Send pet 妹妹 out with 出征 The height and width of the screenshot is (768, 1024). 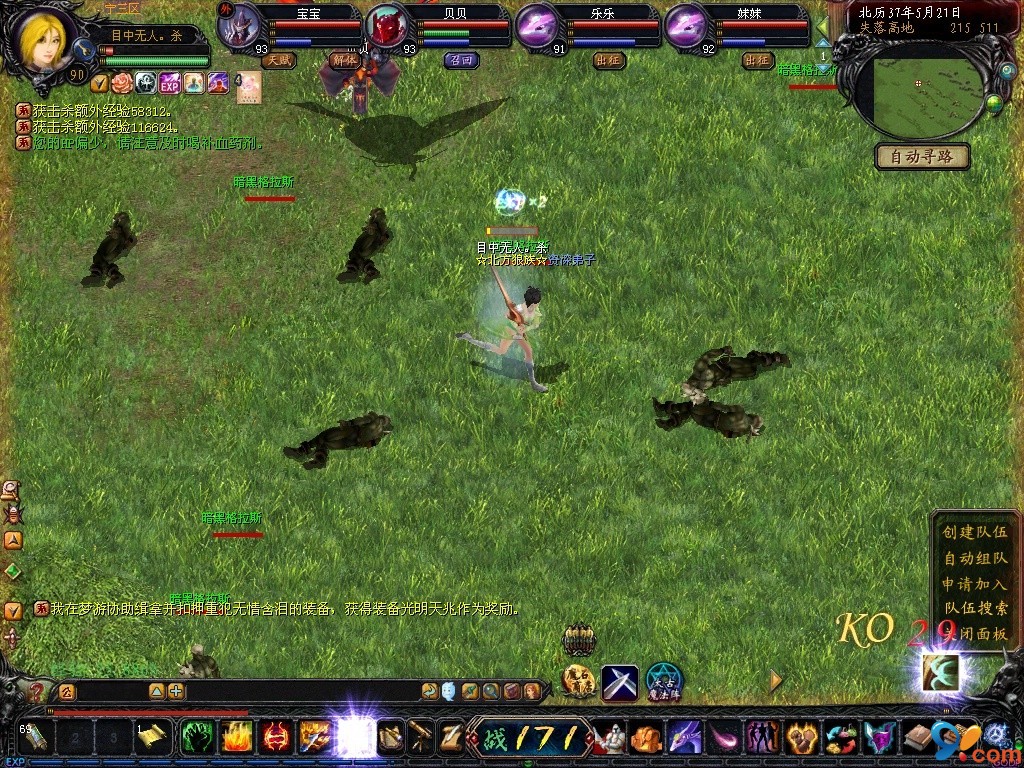tap(758, 60)
